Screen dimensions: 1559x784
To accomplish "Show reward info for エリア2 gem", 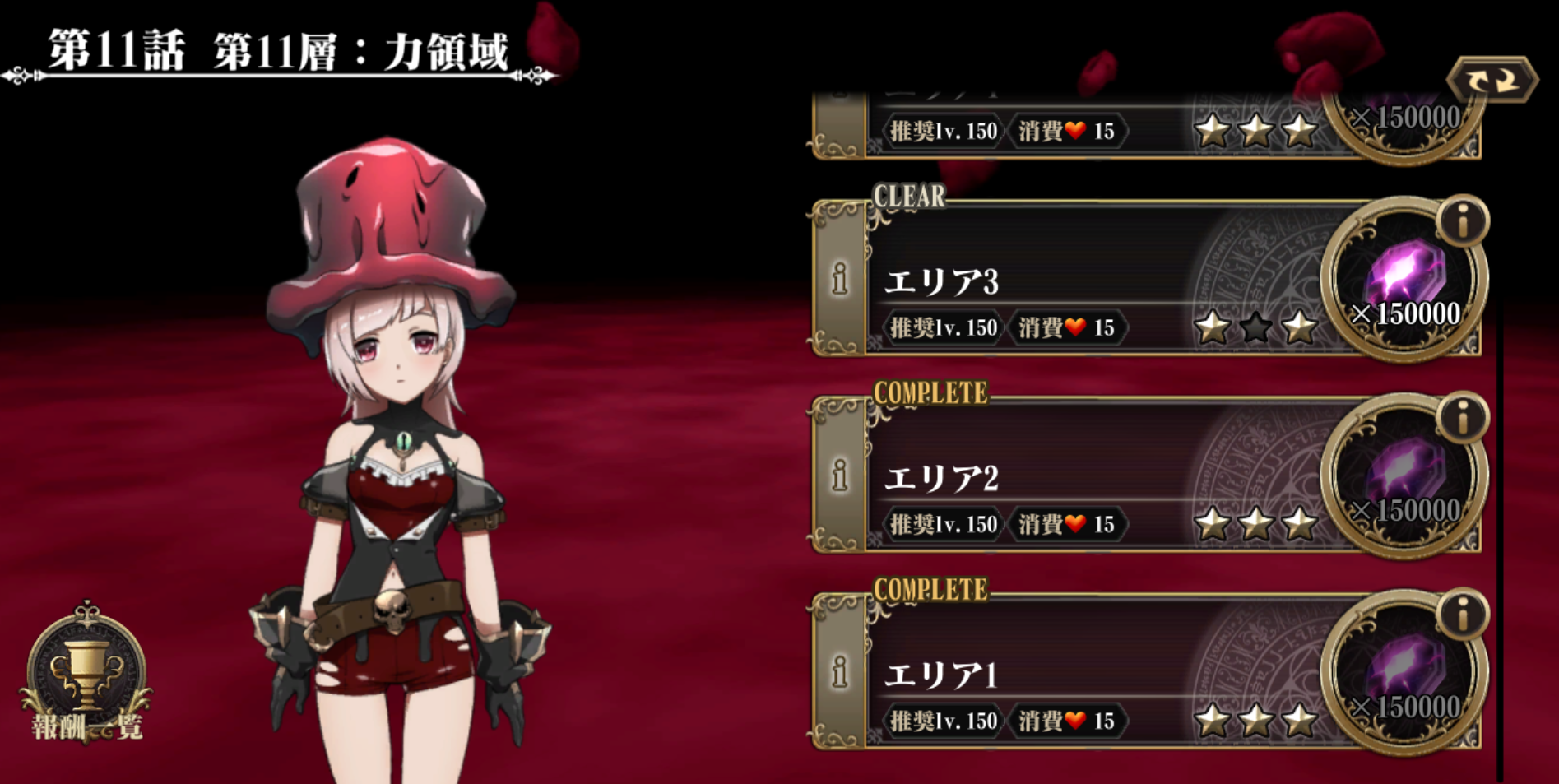I will coord(1462,418).
